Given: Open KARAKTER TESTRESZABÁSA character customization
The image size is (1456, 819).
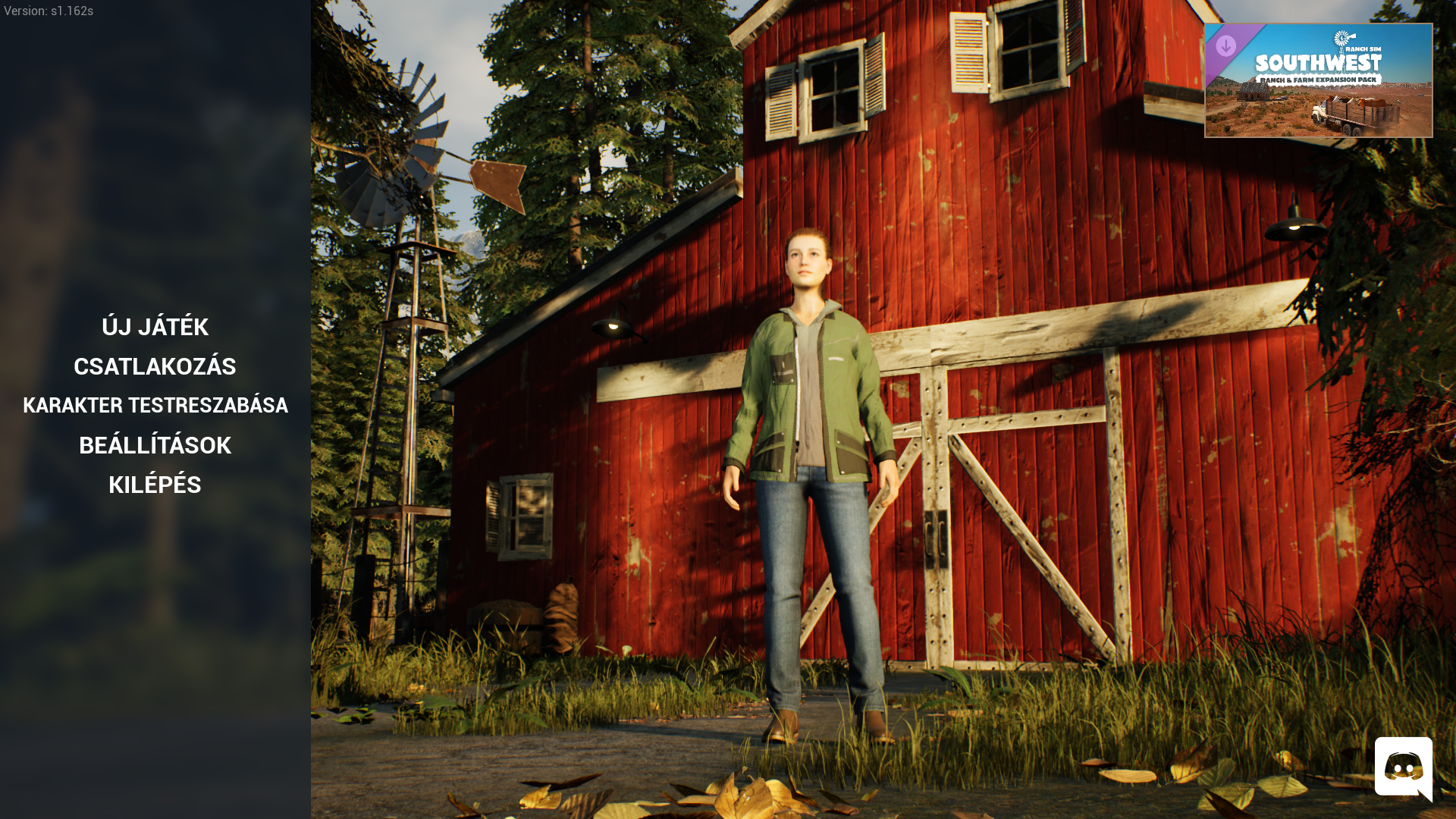Looking at the screenshot, I should pos(155,406).
